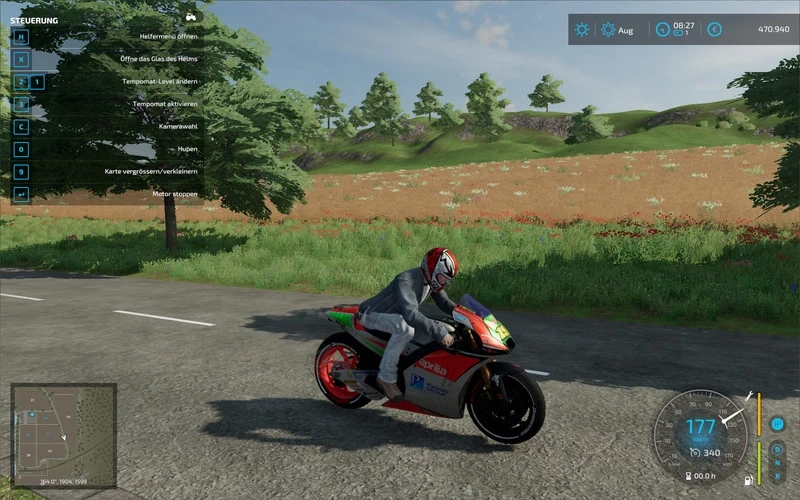Choose the D gear indicator
Image resolution: width=800 pixels, height=500 pixels.
777,450
